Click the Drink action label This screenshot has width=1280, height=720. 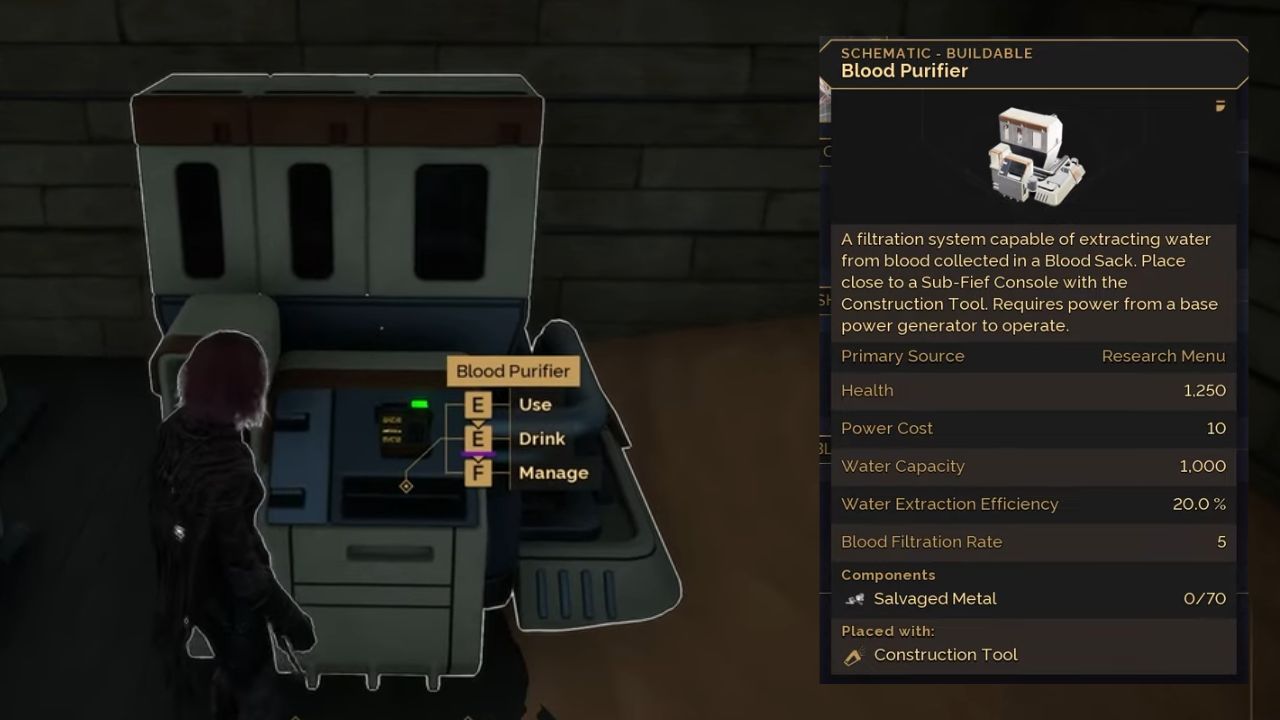(541, 439)
